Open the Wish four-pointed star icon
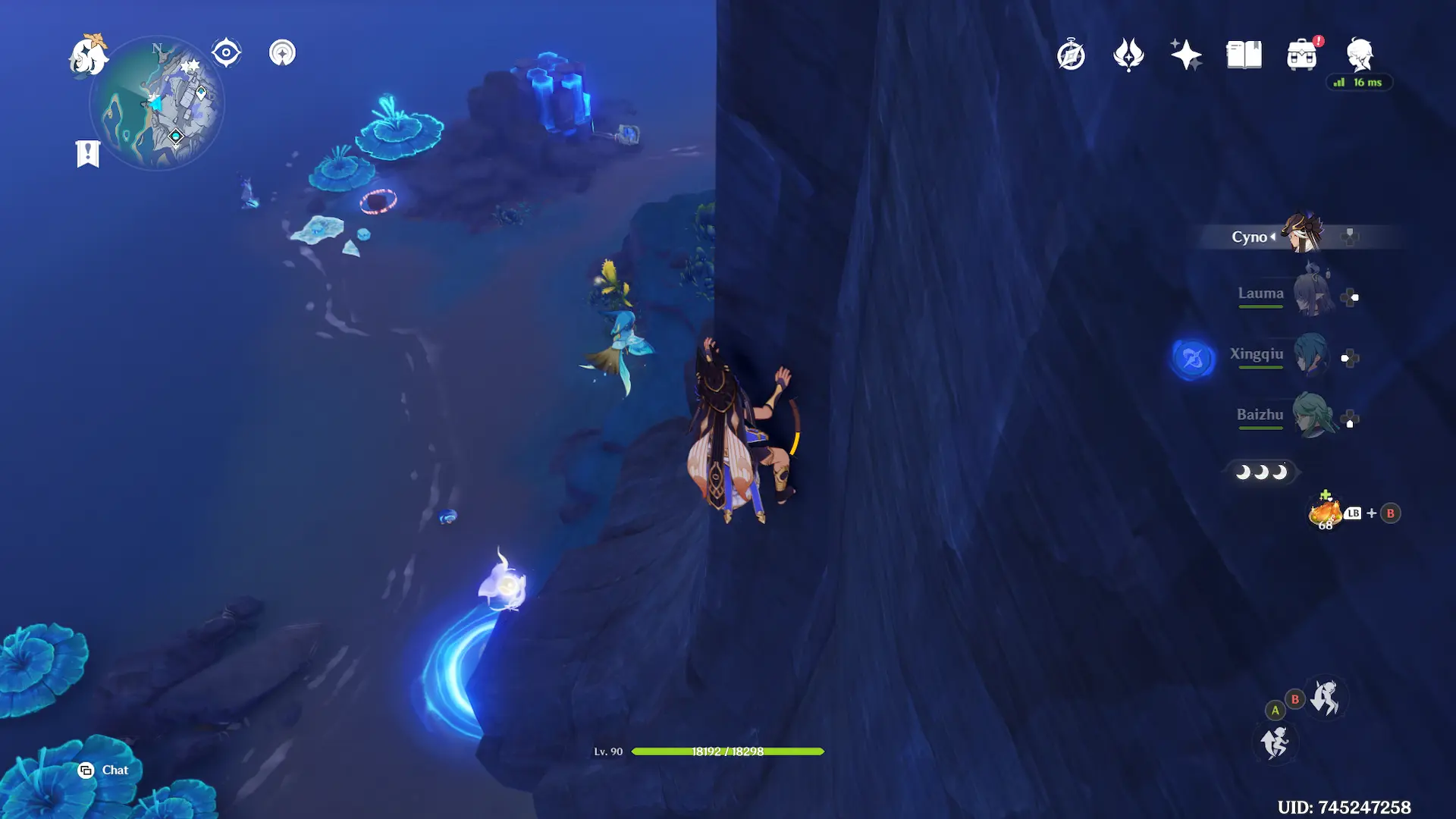This screenshot has width=1456, height=819. pyautogui.click(x=1186, y=55)
